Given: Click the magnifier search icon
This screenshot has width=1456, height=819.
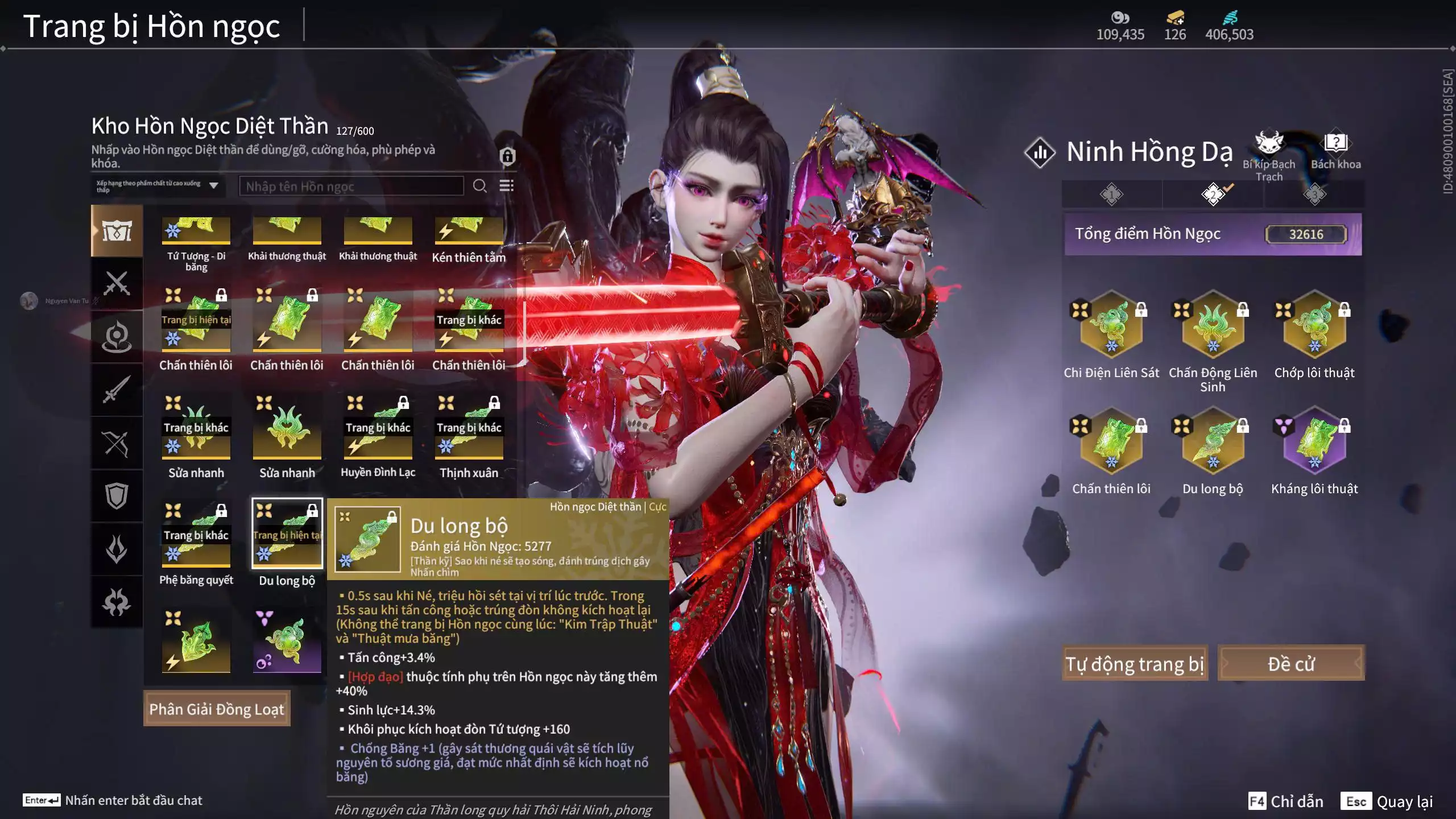Looking at the screenshot, I should coord(479,186).
